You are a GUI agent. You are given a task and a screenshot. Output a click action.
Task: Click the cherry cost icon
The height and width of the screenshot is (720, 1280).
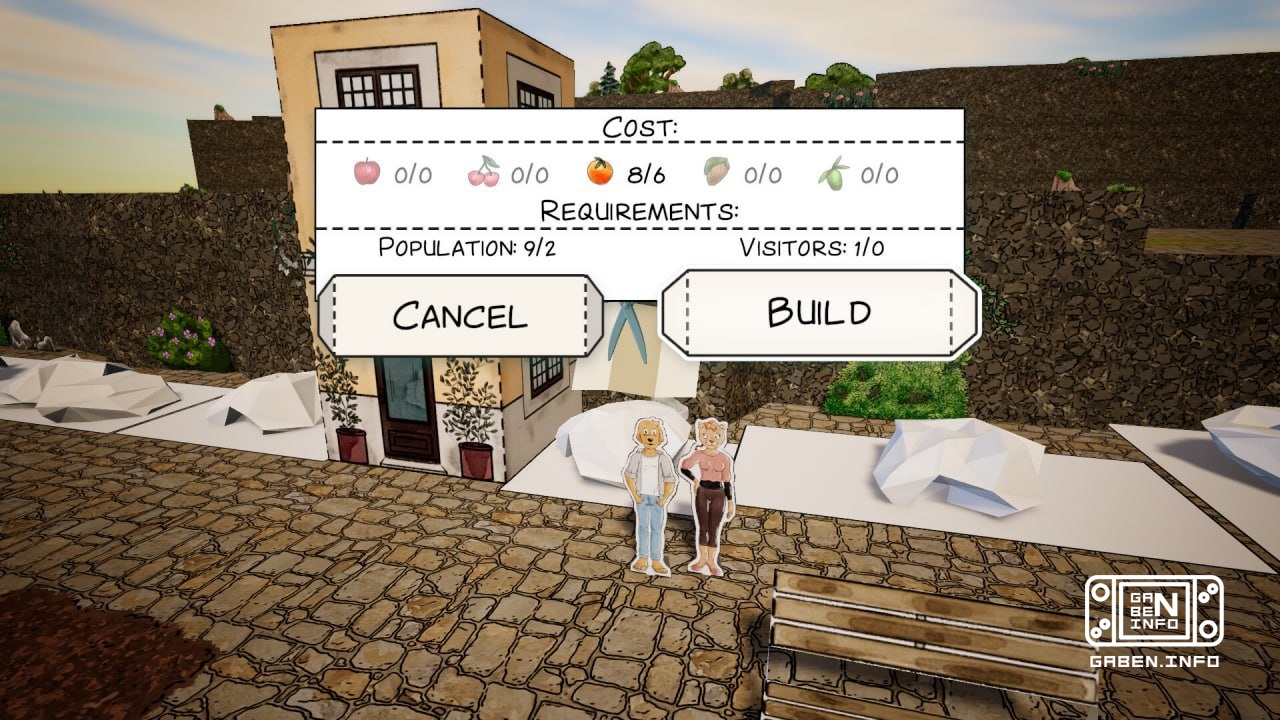(x=483, y=172)
